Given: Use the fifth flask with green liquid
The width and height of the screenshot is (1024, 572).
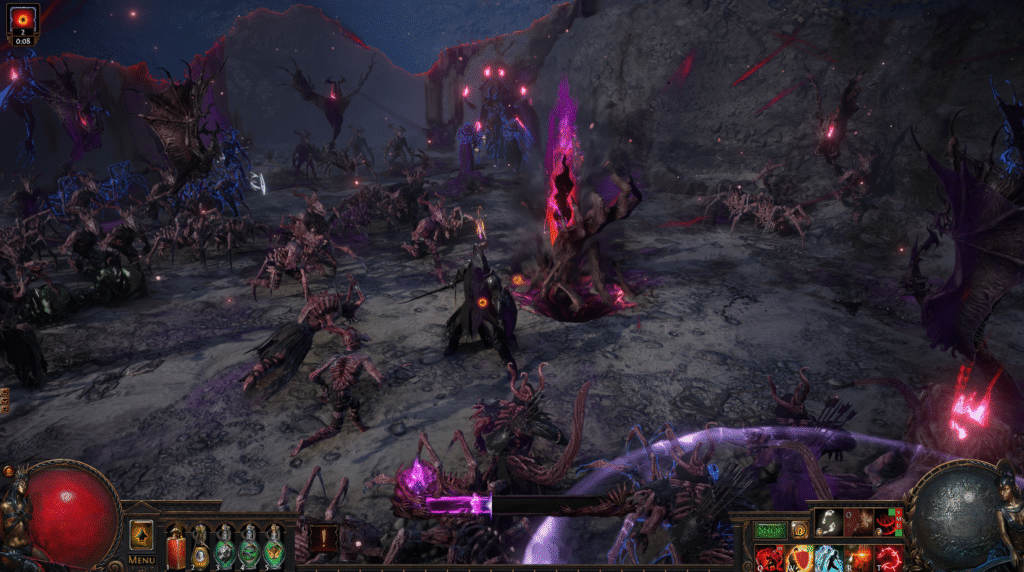Looking at the screenshot, I should click(273, 547).
